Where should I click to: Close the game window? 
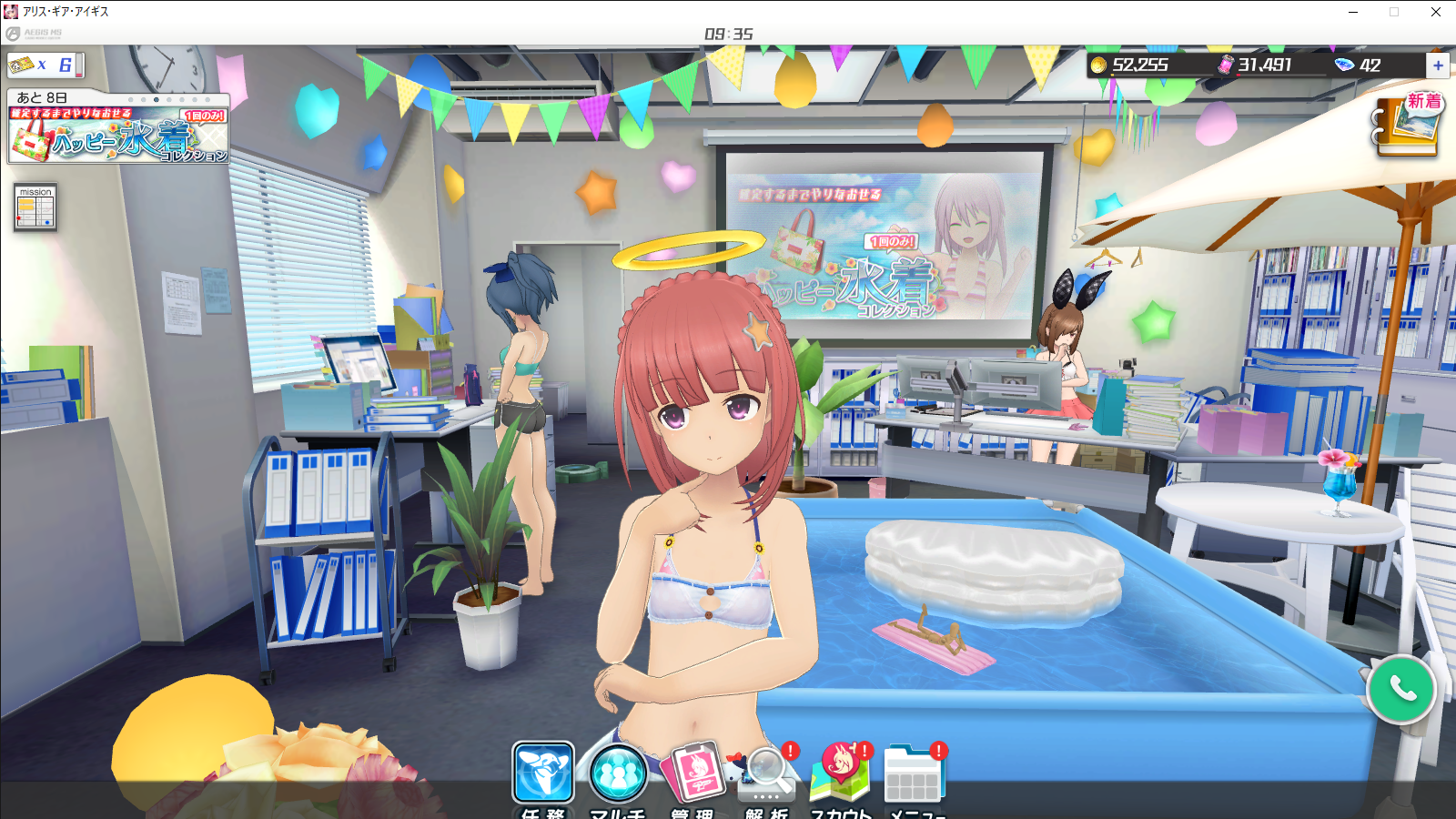pyautogui.click(x=1435, y=12)
